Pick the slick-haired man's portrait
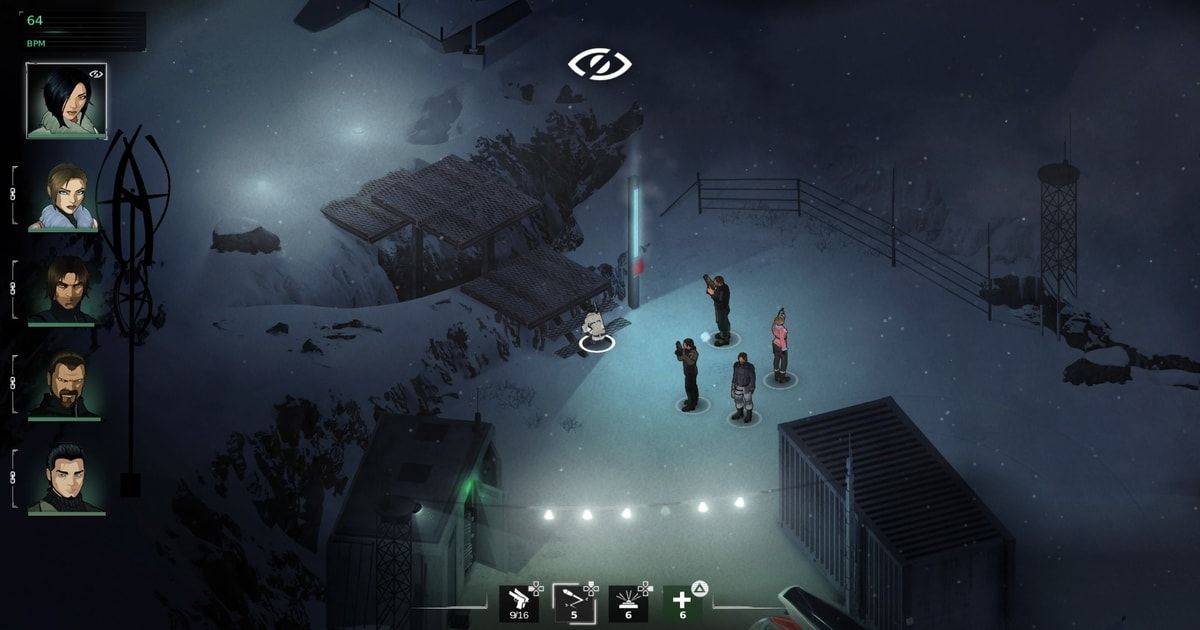This screenshot has height=630, width=1200. click(66, 479)
